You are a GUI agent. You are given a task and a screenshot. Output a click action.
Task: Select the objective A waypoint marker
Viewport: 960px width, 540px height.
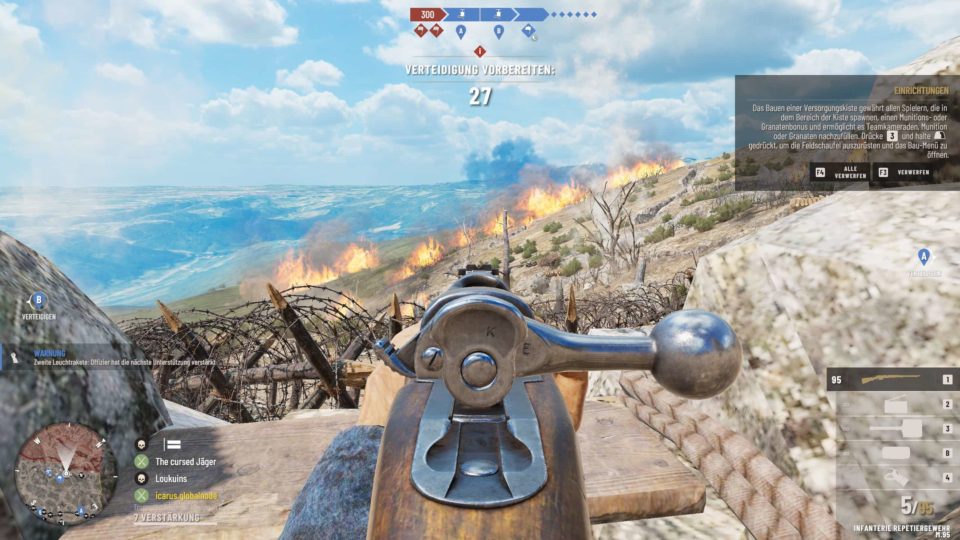point(924,257)
